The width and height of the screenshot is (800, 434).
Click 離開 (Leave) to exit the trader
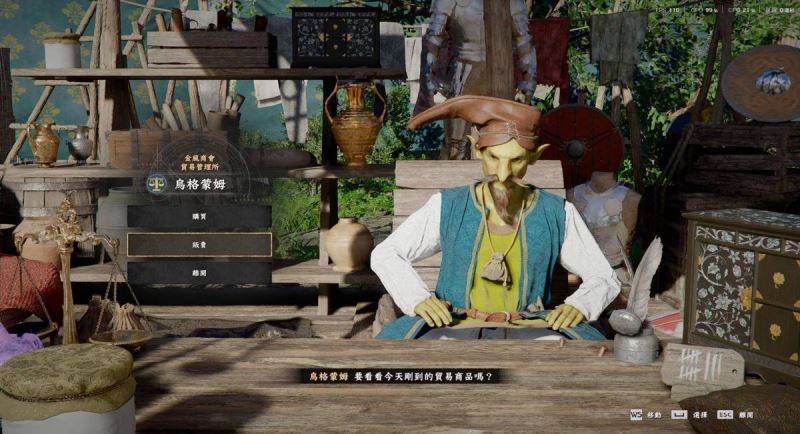click(199, 272)
